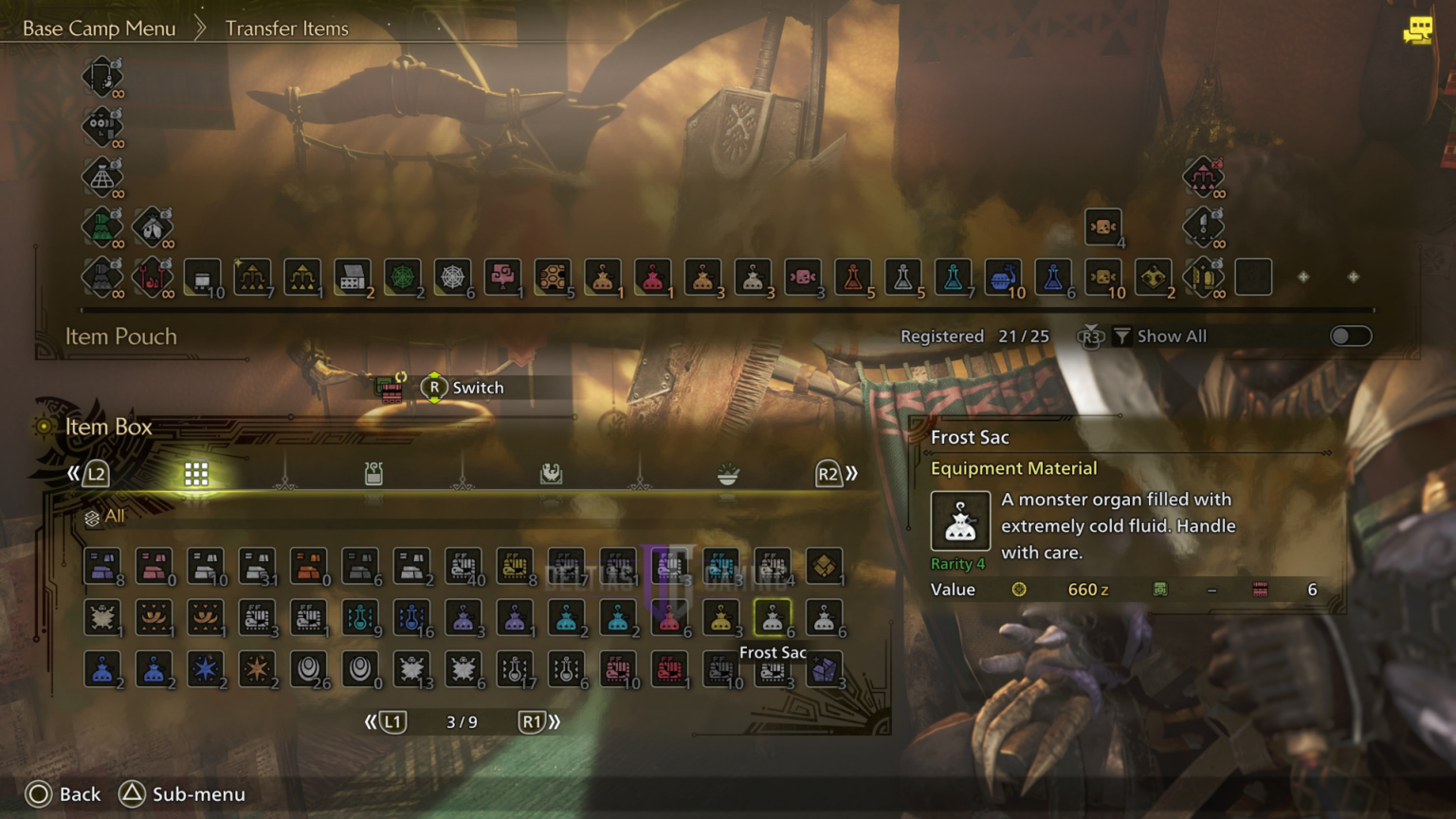Click the R2 arrow to go to next category

click(828, 473)
